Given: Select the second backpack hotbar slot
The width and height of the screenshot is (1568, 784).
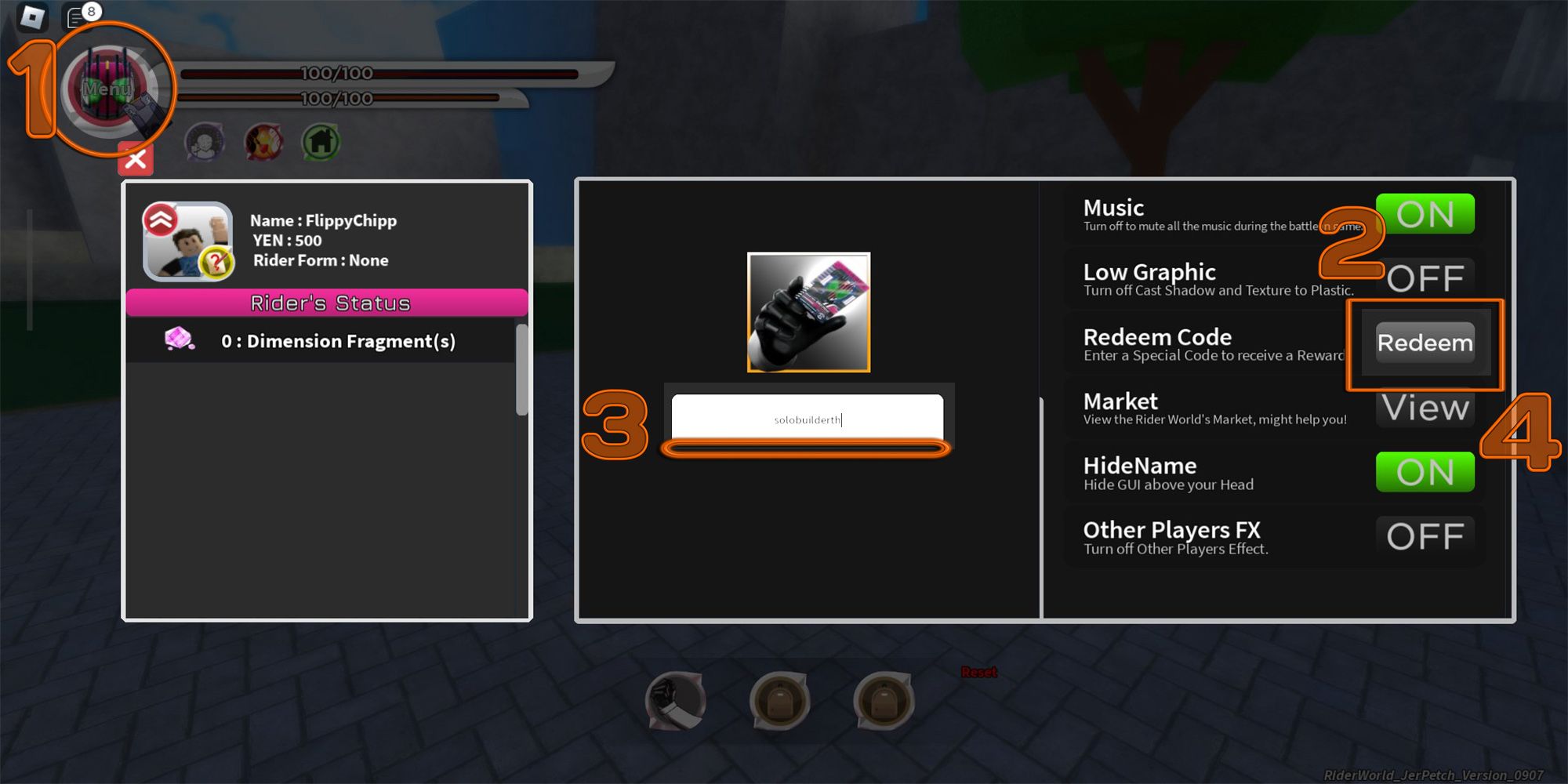Looking at the screenshot, I should click(884, 702).
